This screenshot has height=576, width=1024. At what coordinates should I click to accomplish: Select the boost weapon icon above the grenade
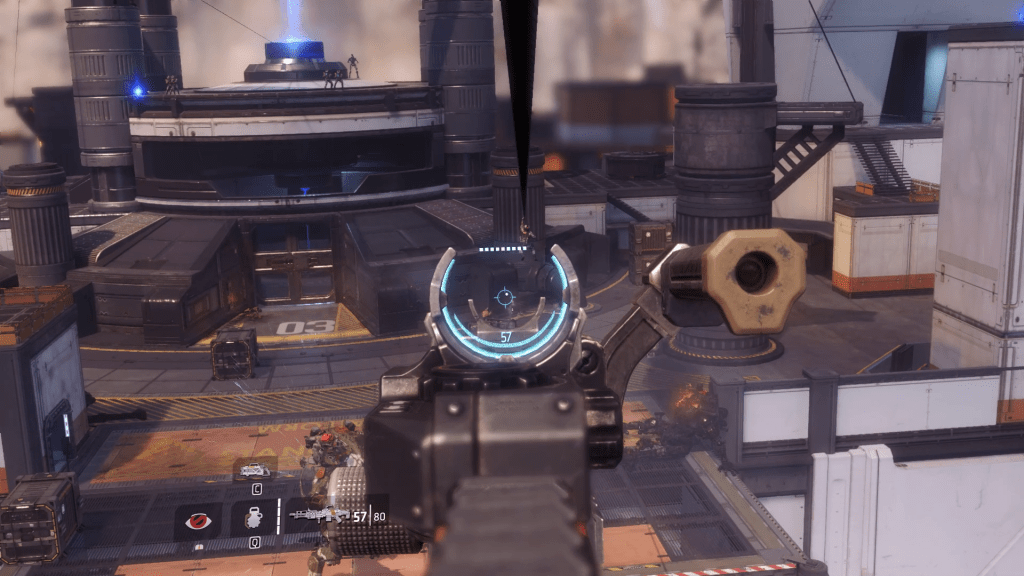coord(254,469)
